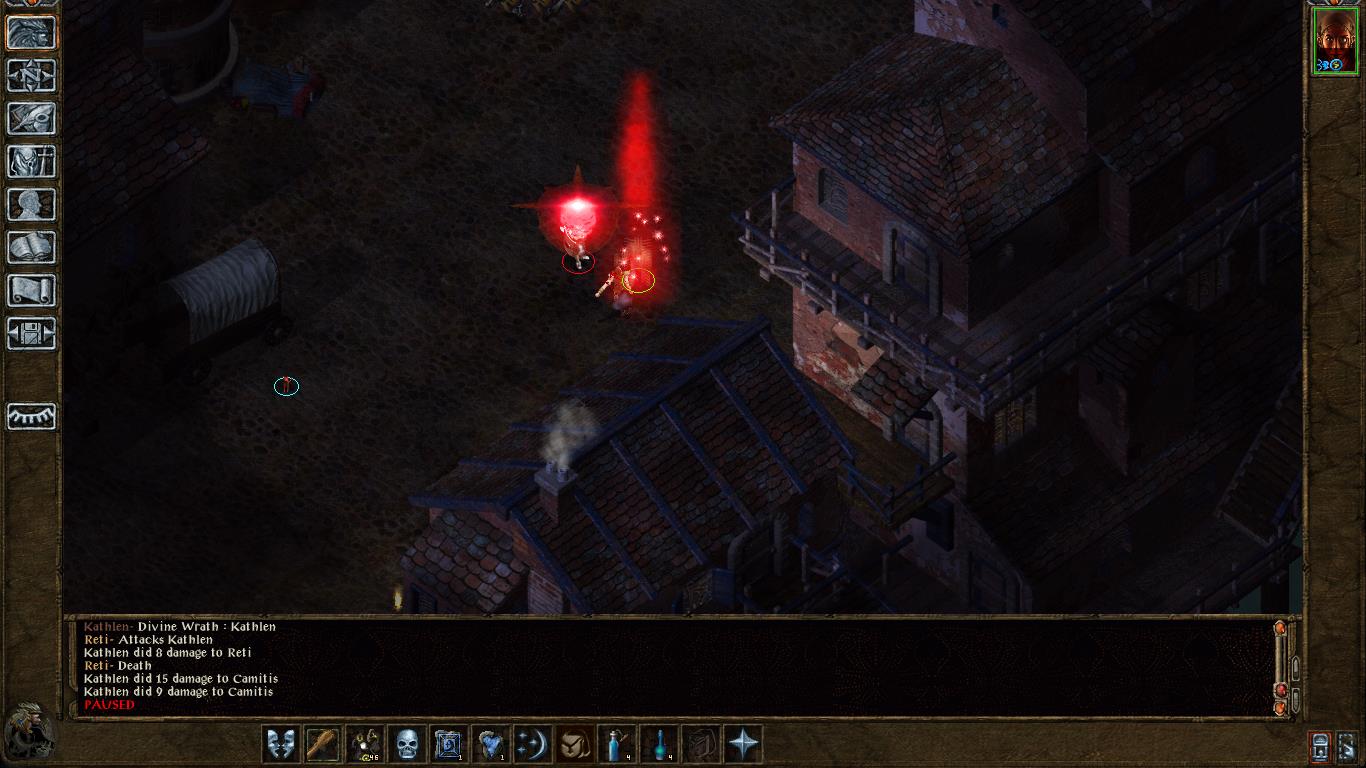Click the dragon emblem beside the message log
The width and height of the screenshot is (1366, 768).
click(x=30, y=732)
